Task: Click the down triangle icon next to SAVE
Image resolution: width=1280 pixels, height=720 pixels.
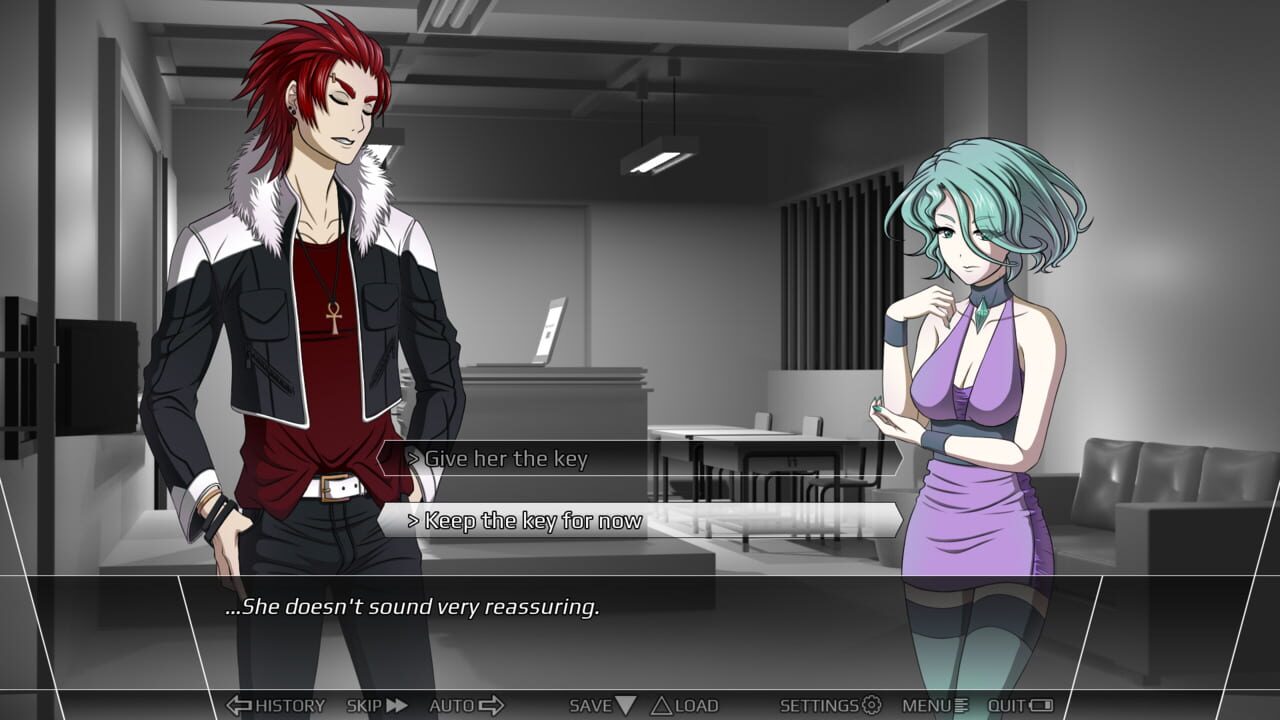Action: tap(625, 705)
